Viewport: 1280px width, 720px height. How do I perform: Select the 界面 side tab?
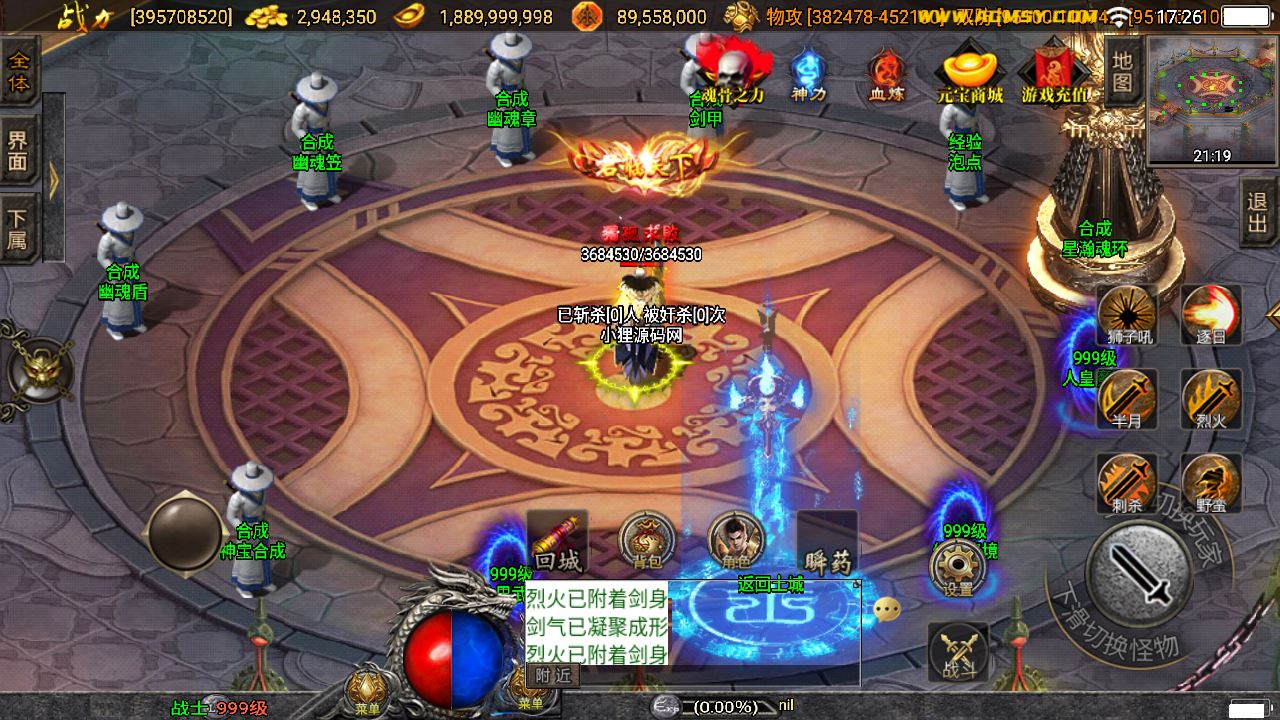(x=20, y=149)
